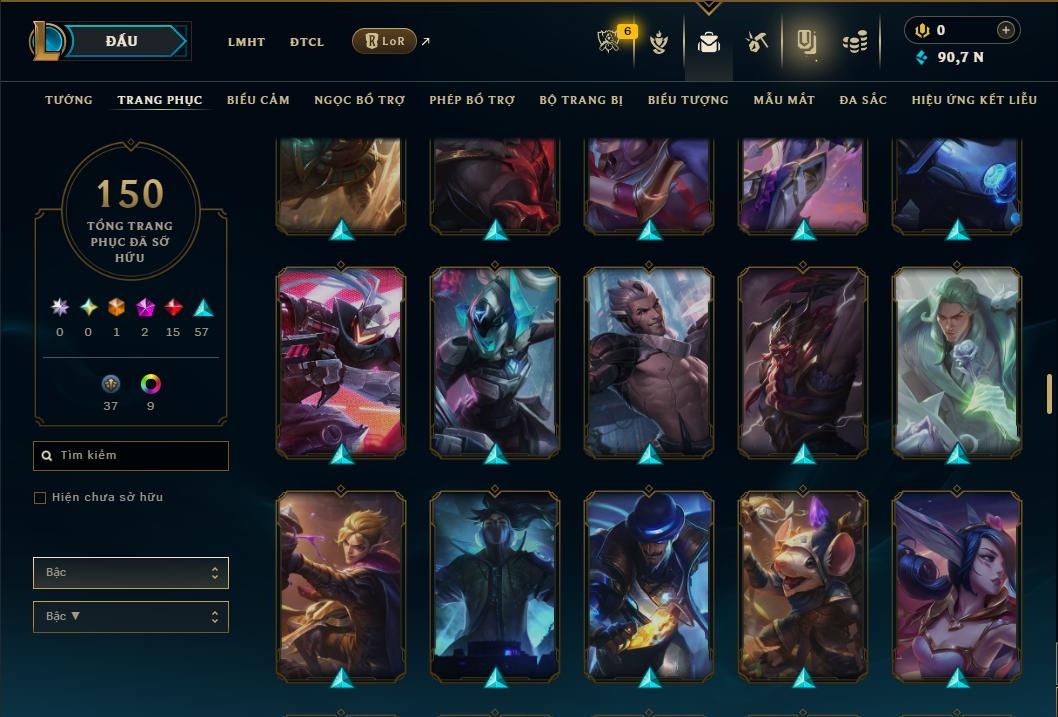Switch to the ĐTCL section
Image resolution: width=1058 pixels, height=717 pixels.
pyautogui.click(x=307, y=42)
